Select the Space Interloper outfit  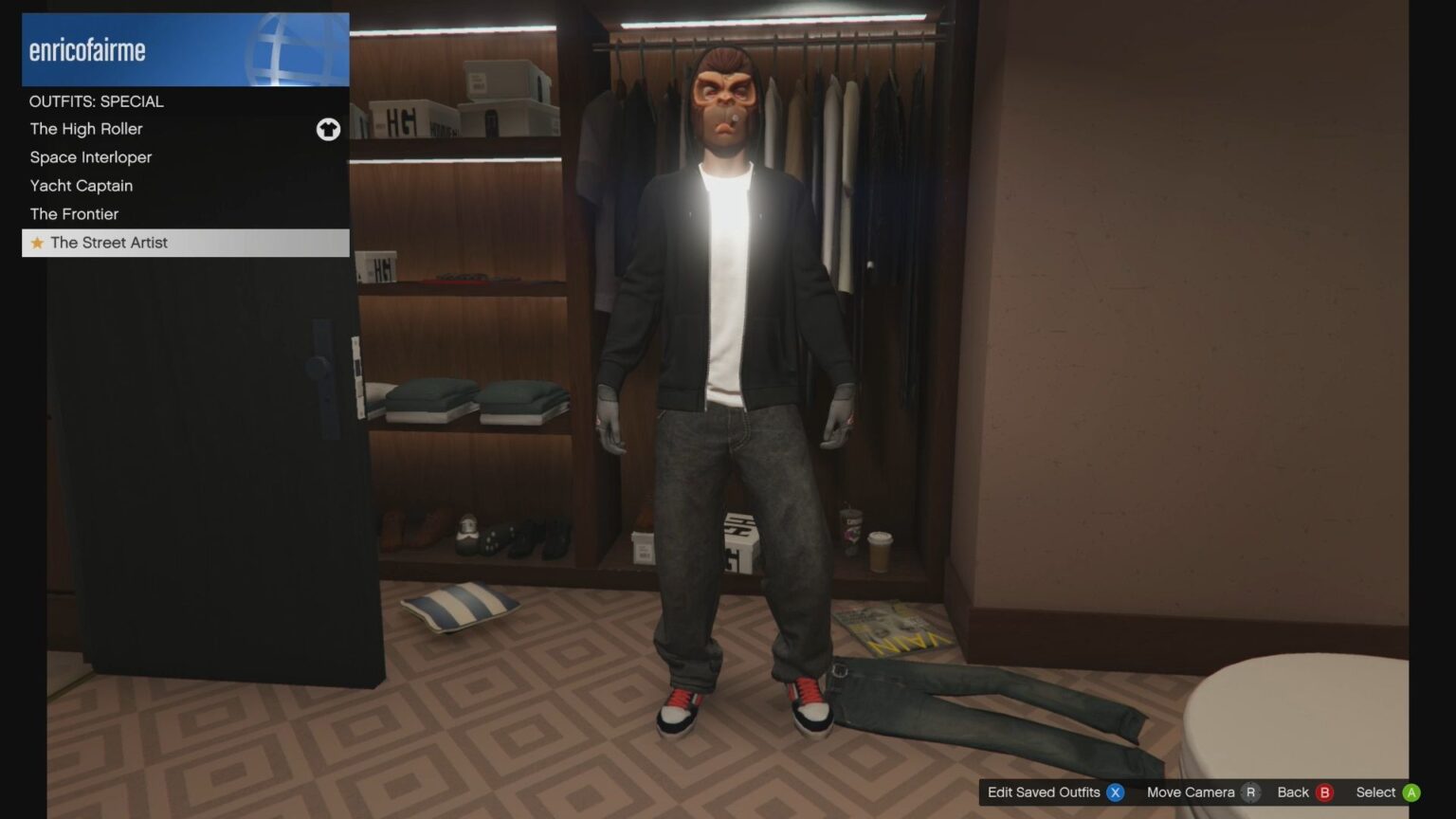[90, 156]
